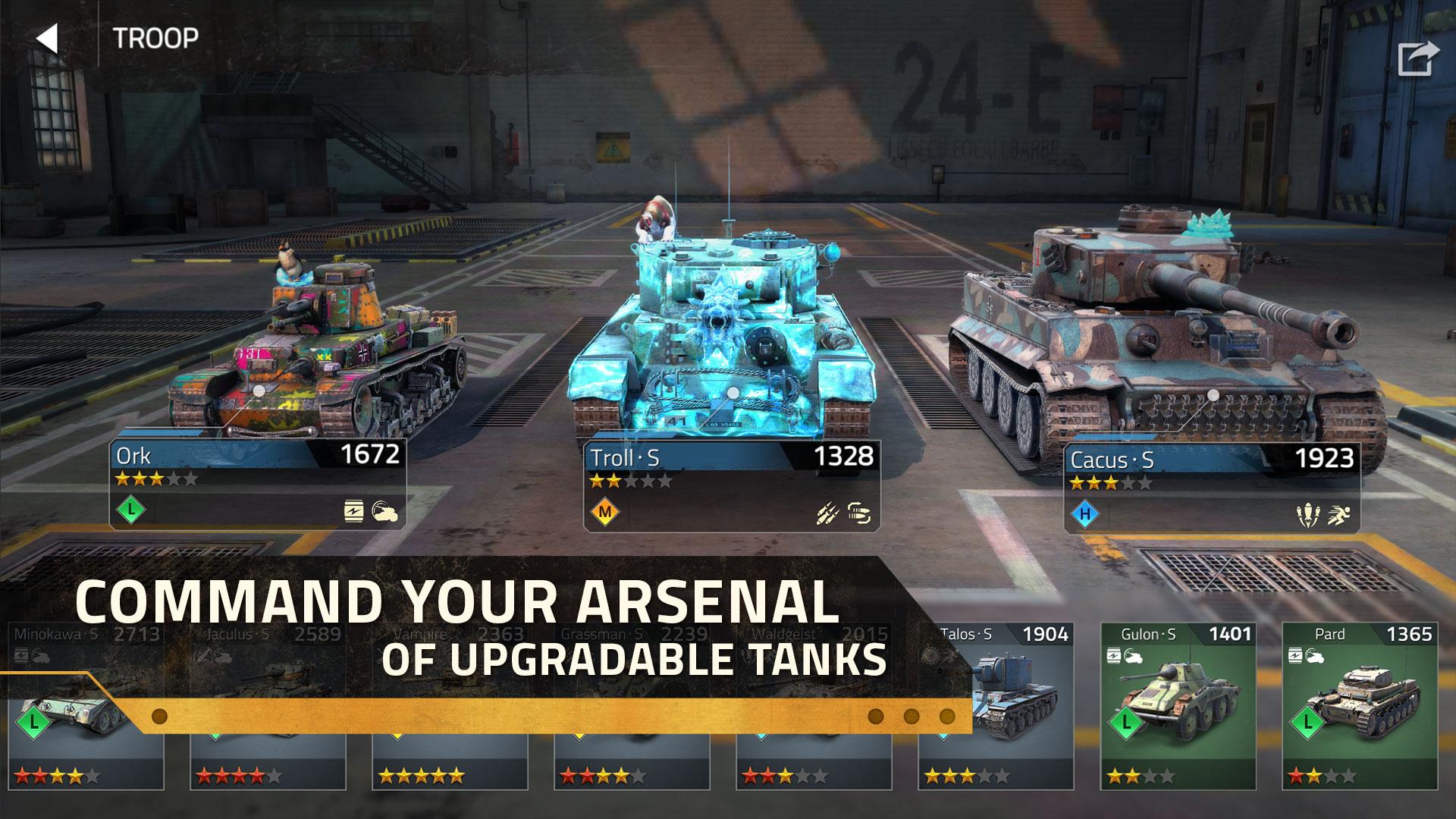
Task: Select the Cacus S tank info panel
Action: click(x=1211, y=489)
